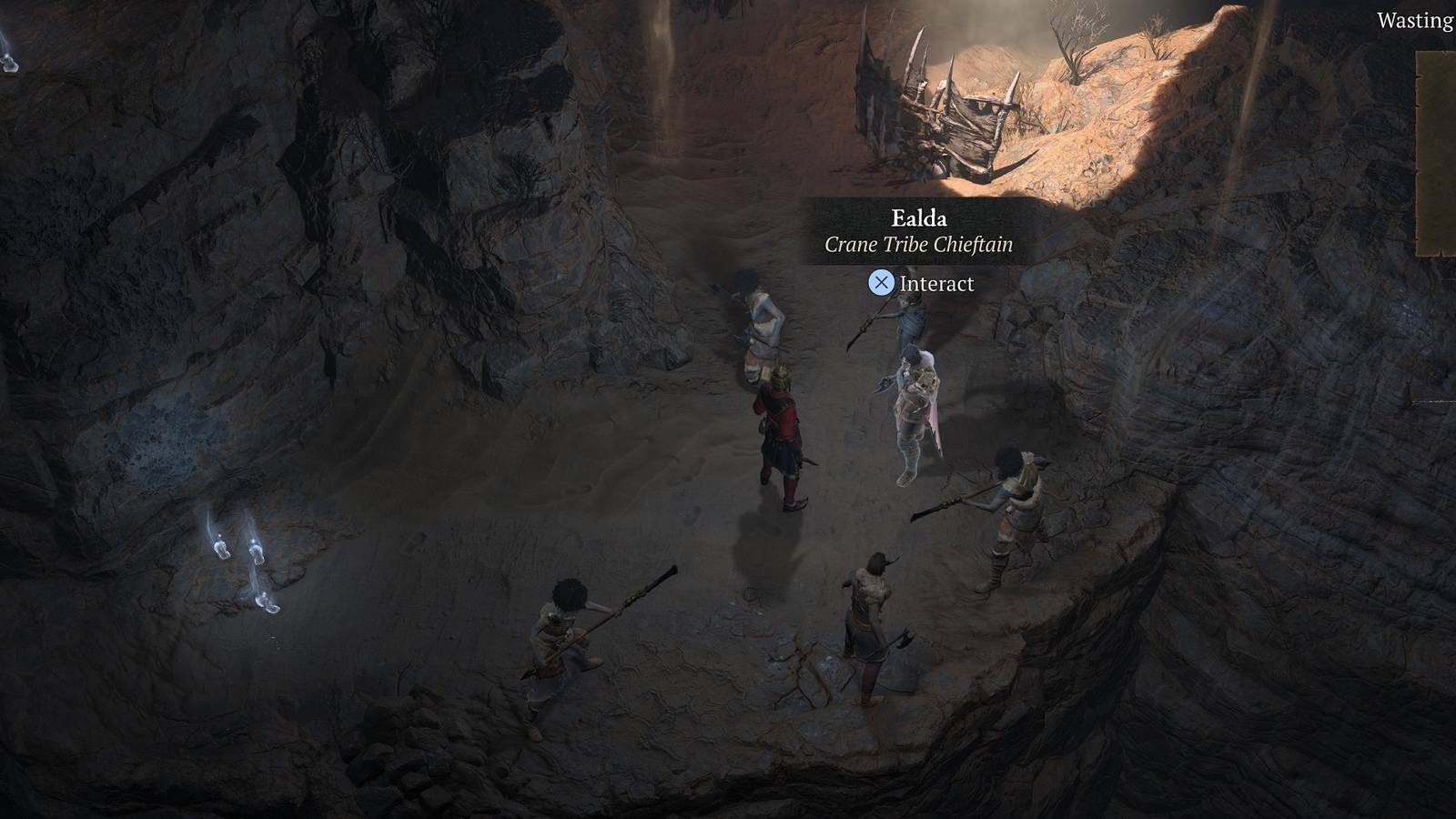Select the spear-wielding tribesman on the right ledge

pyautogui.click(x=1015, y=510)
